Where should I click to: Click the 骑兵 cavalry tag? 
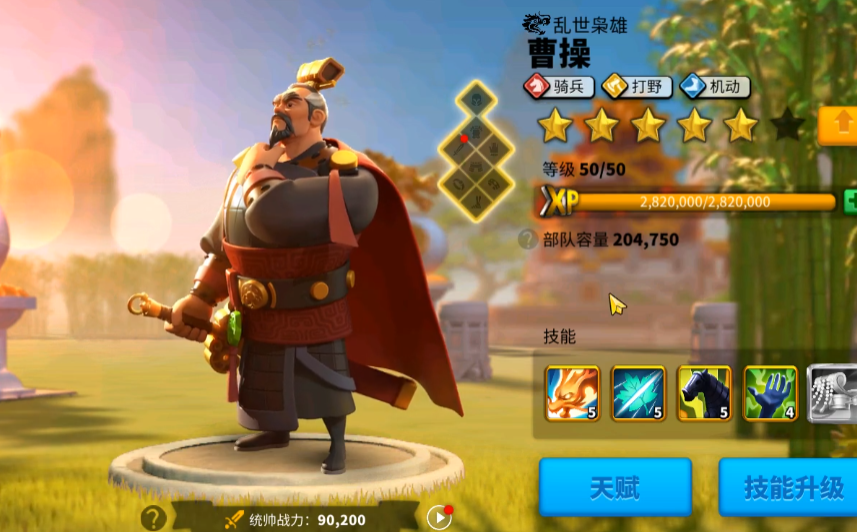tap(559, 87)
